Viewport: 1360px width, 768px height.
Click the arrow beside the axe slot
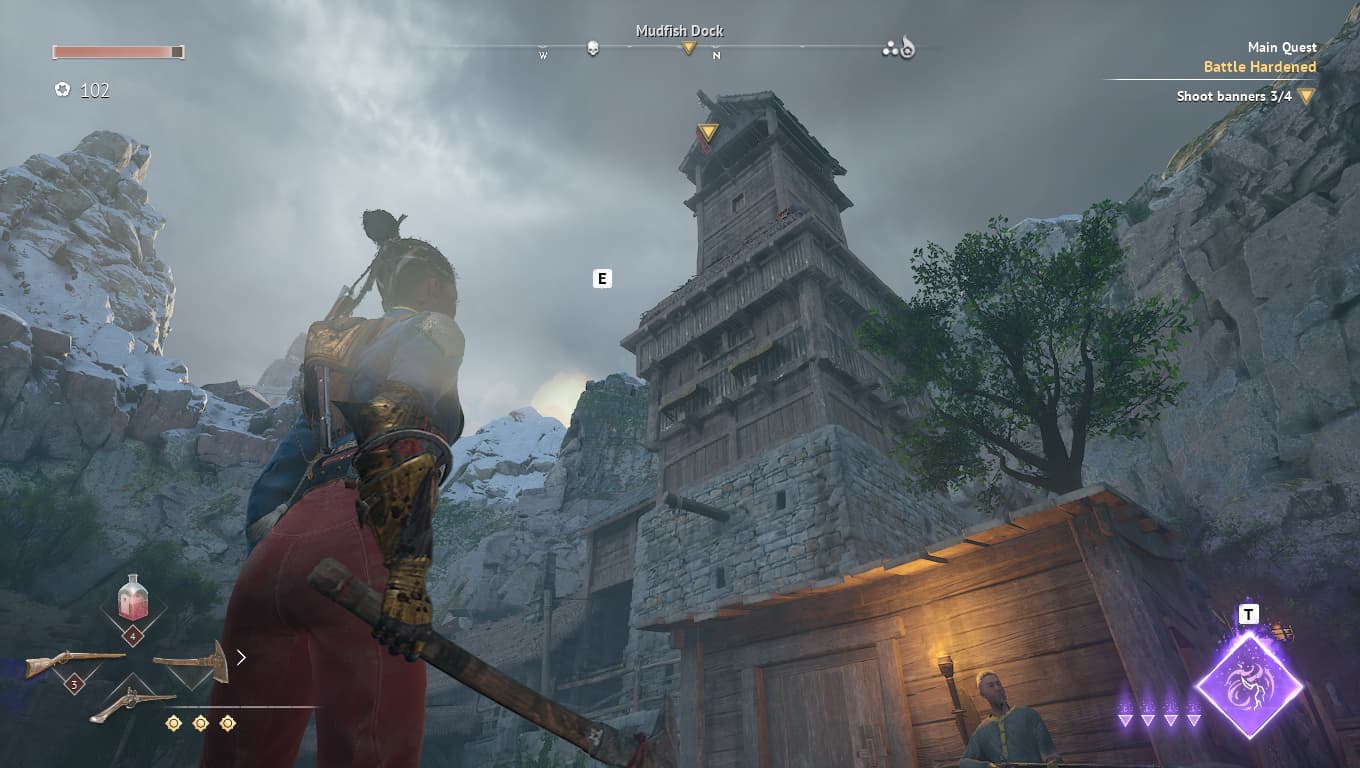coord(241,657)
